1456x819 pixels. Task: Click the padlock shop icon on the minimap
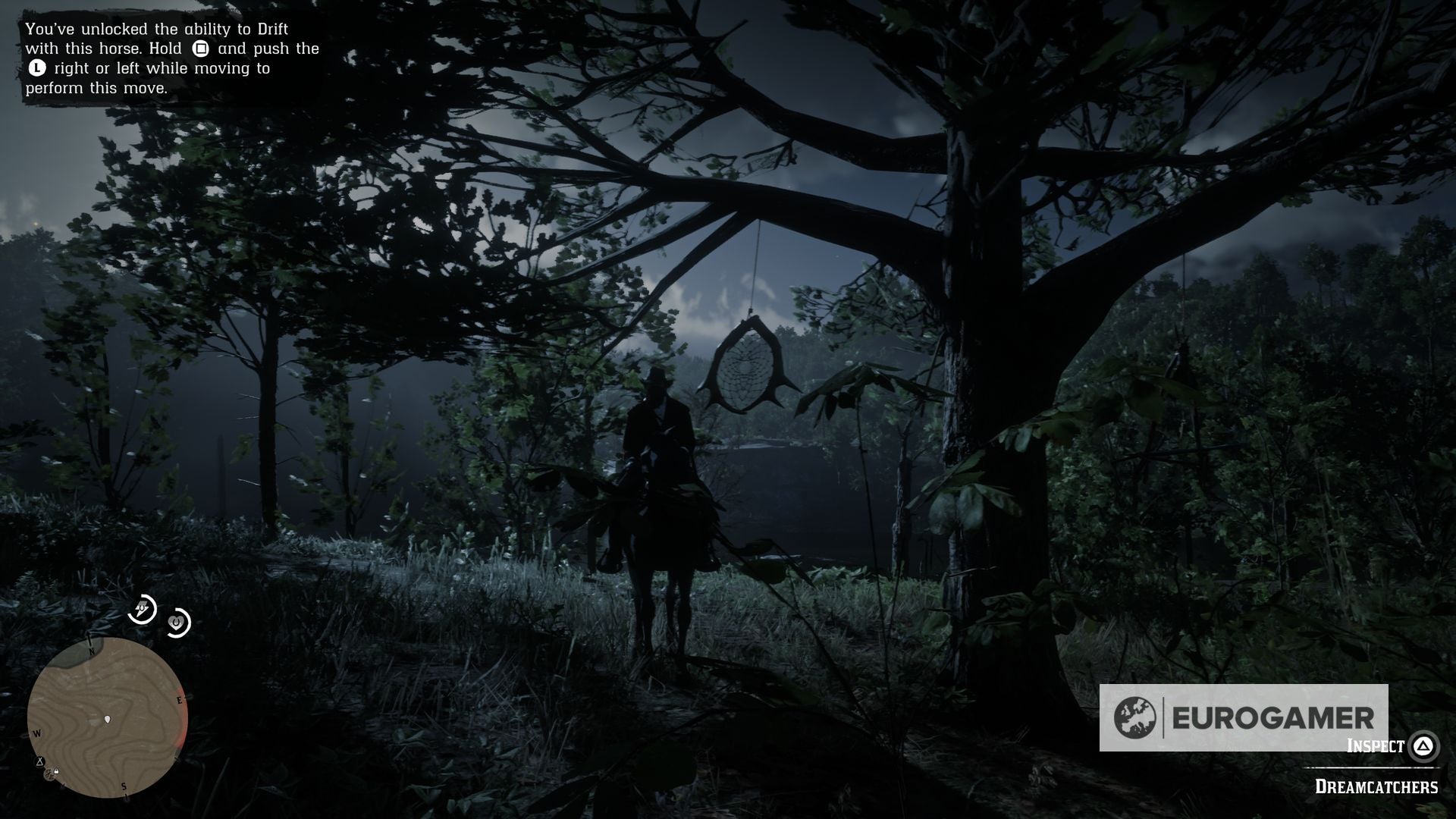tap(56, 771)
